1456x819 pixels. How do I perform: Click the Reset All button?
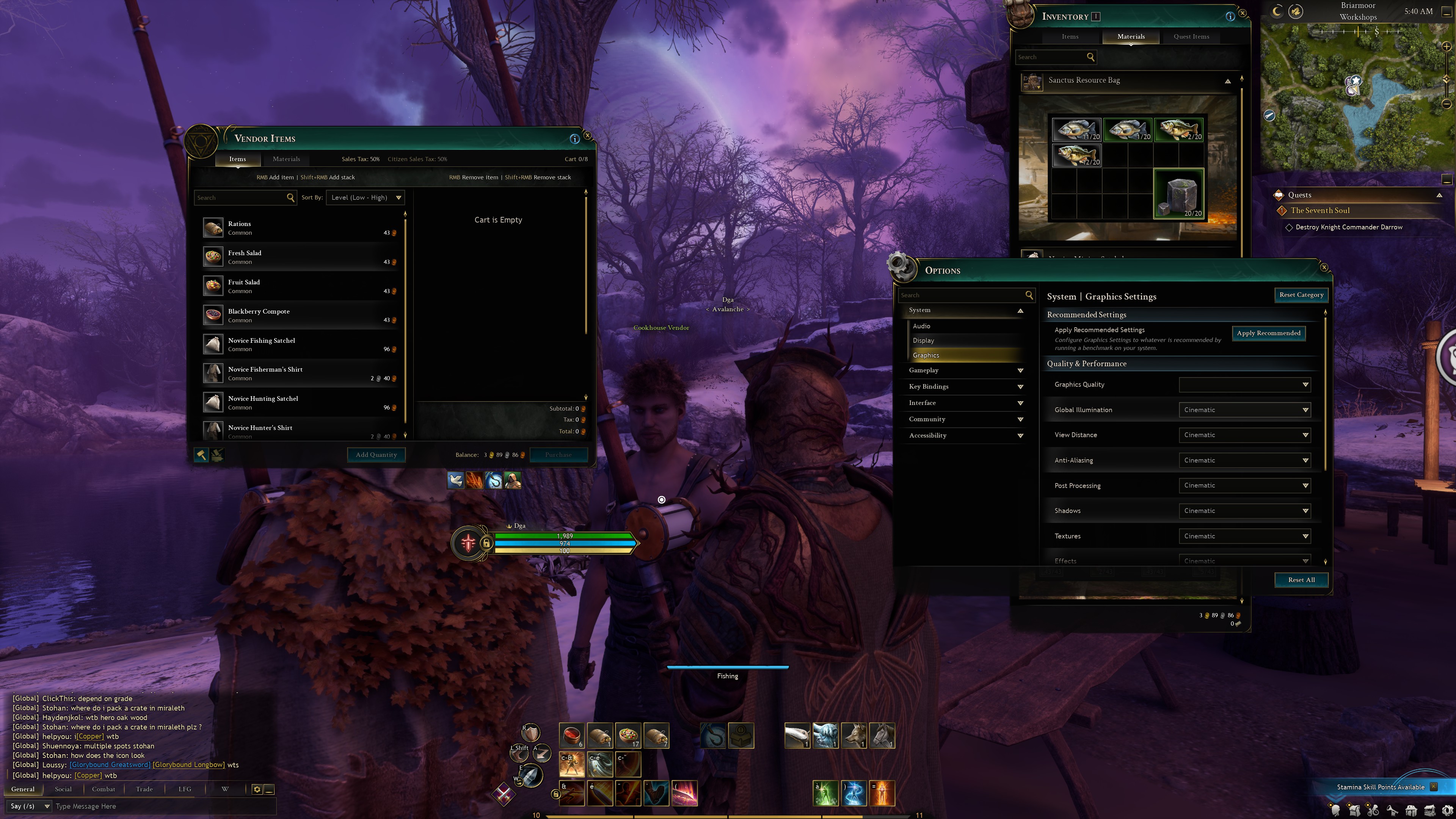click(x=1301, y=579)
